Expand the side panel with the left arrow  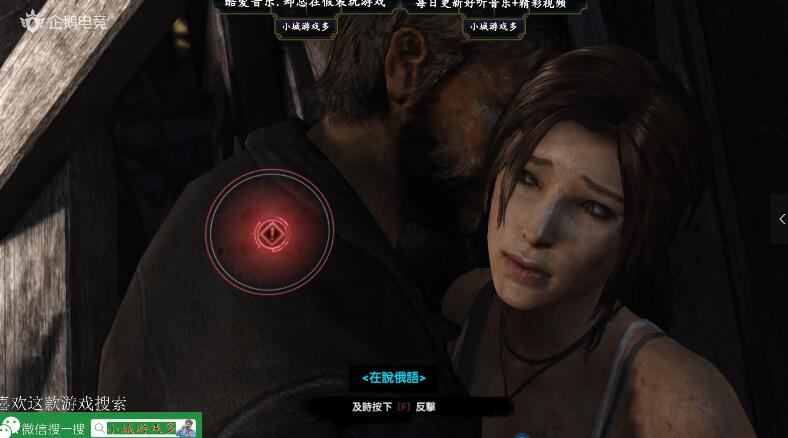point(781,219)
